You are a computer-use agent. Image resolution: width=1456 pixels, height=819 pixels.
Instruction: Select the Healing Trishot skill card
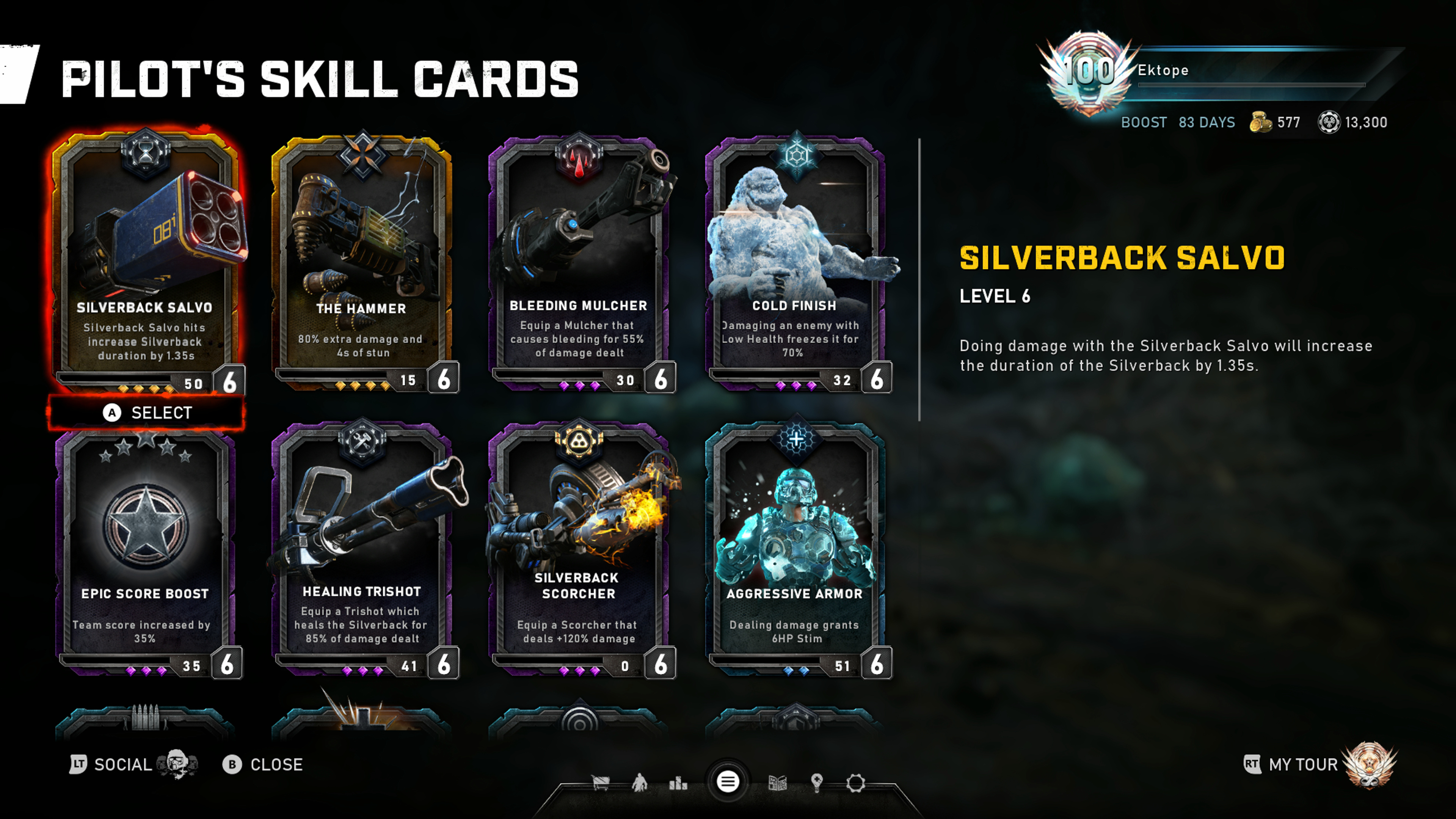coord(362,551)
